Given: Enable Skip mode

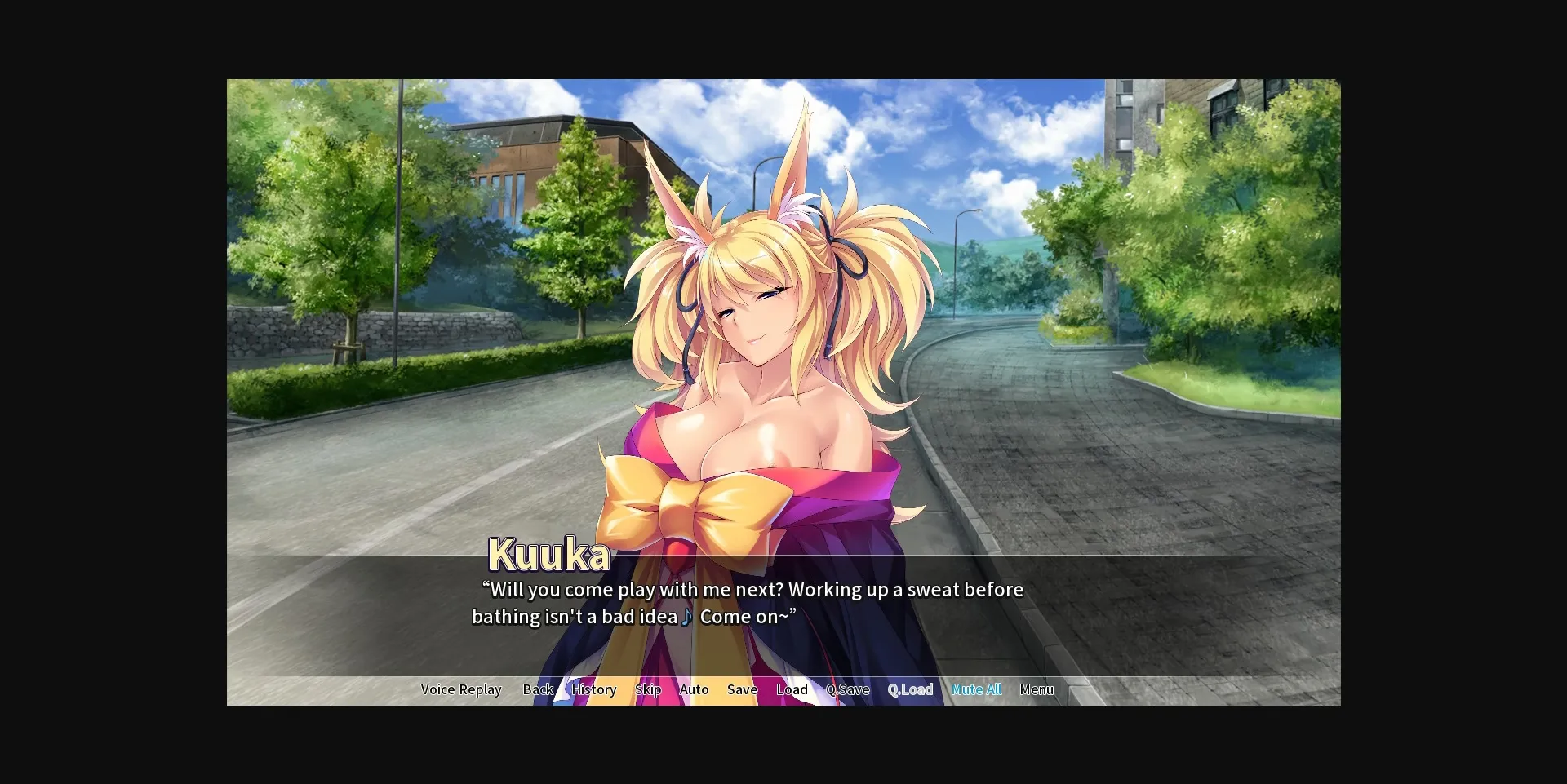Looking at the screenshot, I should (x=648, y=689).
